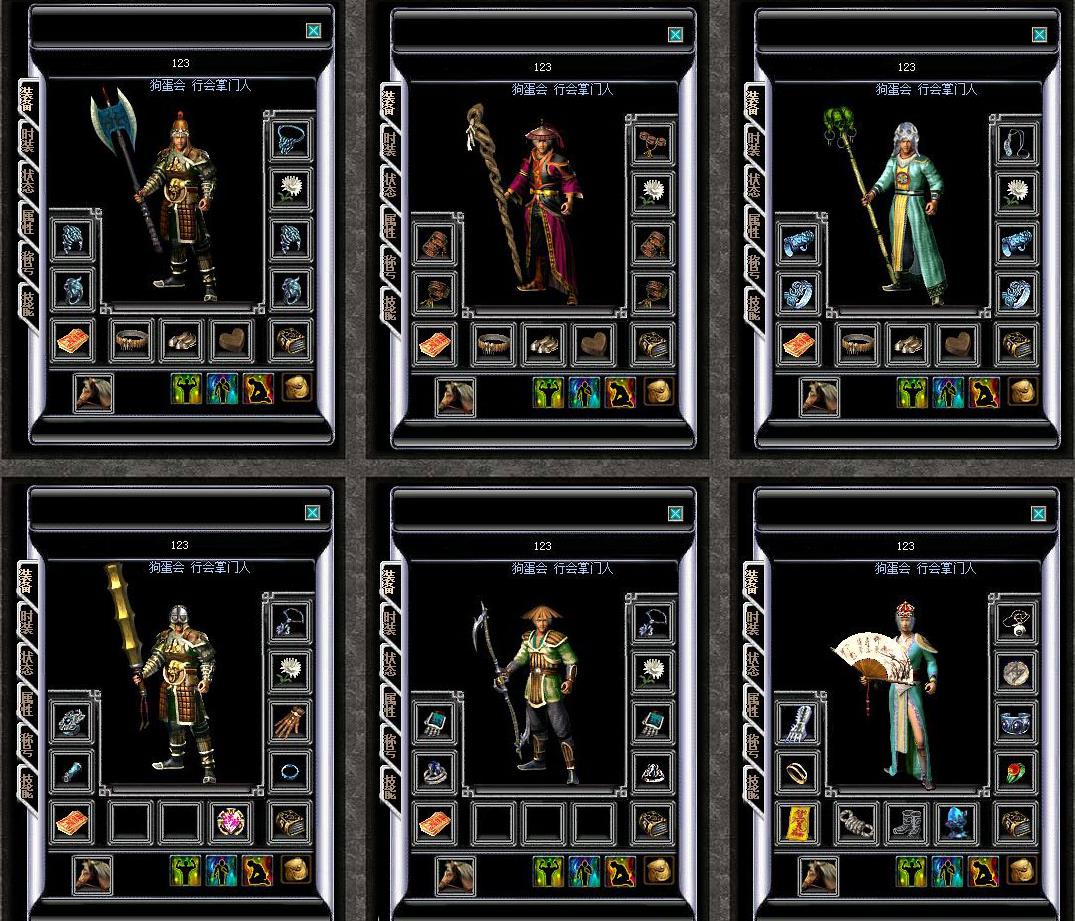Click the yellow talisman slot
This screenshot has width=1075, height=921.
[798, 823]
